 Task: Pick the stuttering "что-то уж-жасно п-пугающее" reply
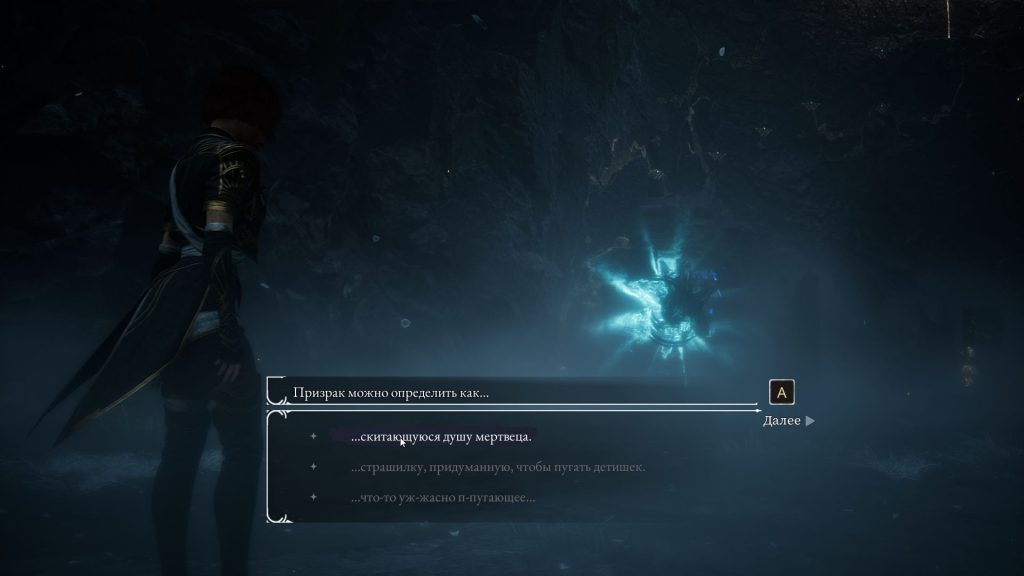(443, 497)
